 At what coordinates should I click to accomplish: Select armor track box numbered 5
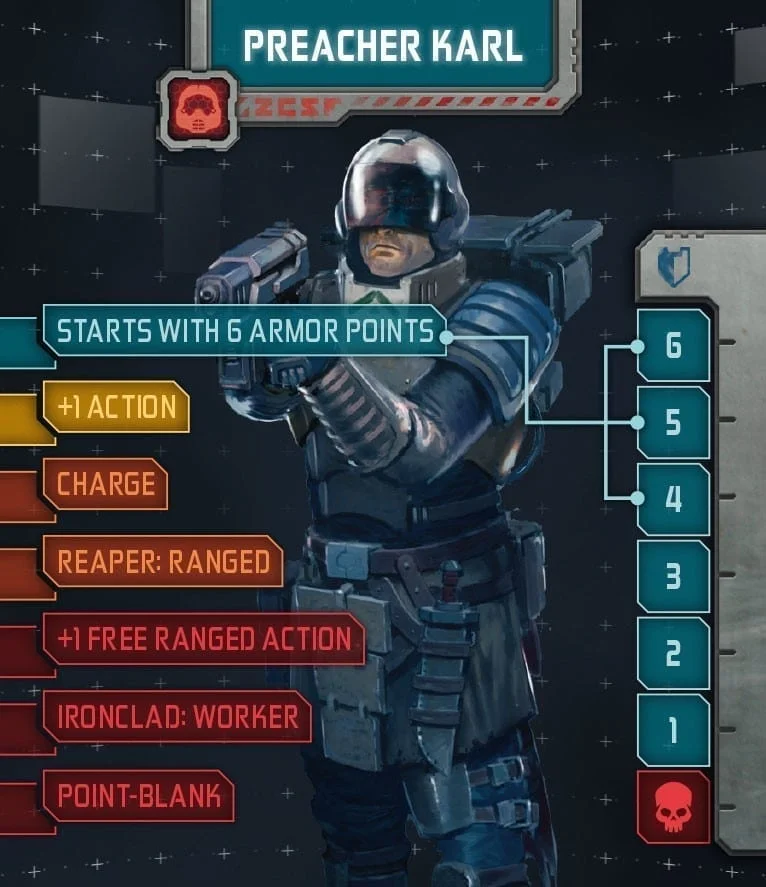tap(673, 423)
